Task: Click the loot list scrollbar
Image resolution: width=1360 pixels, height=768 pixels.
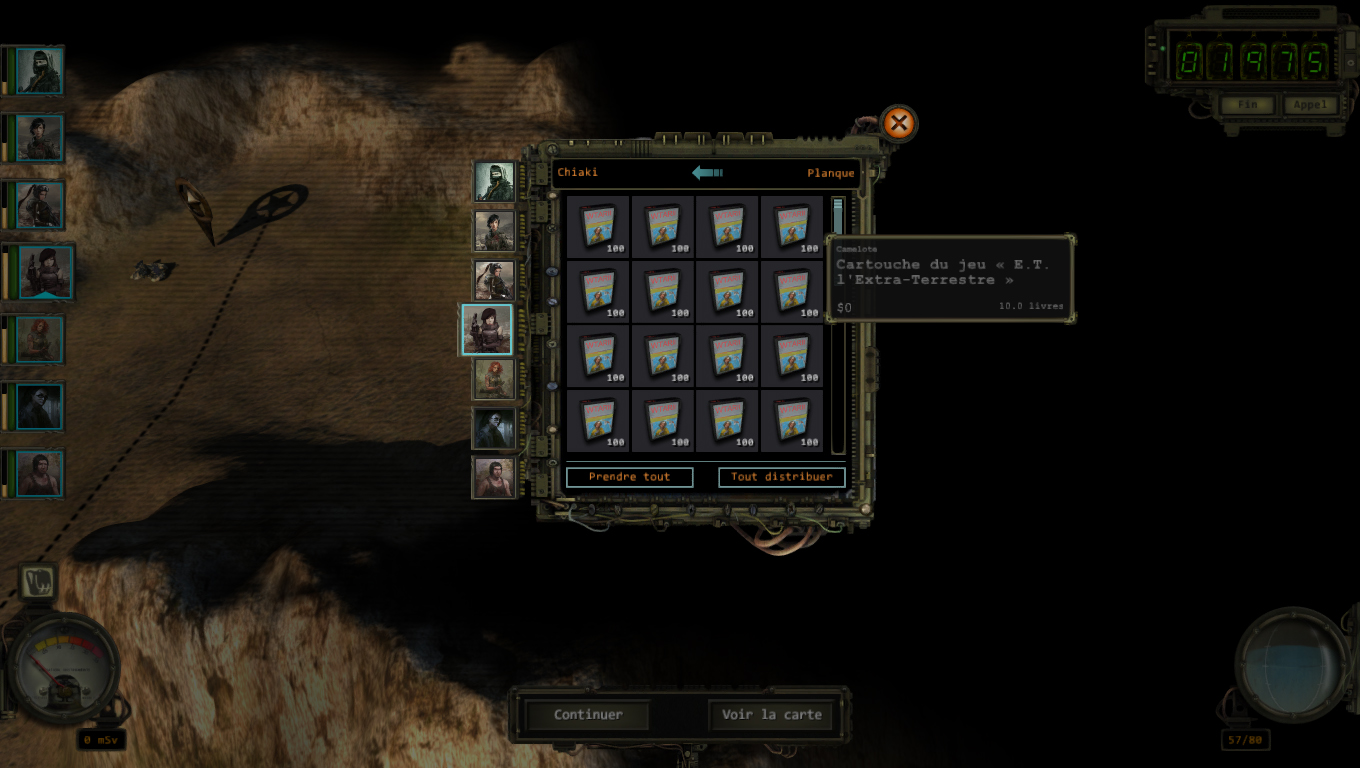Action: [838, 325]
